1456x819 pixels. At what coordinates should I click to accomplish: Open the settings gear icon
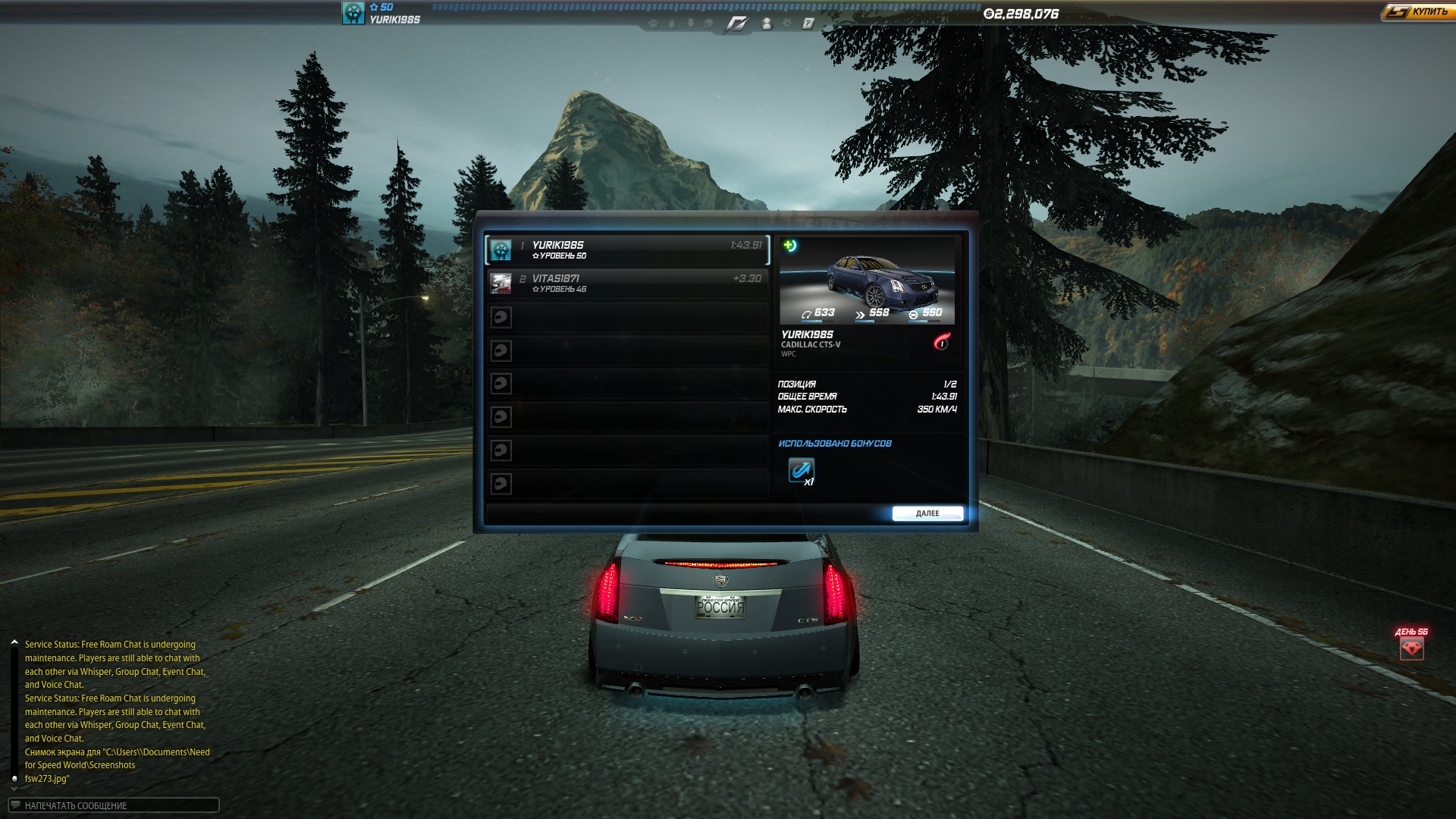(x=787, y=24)
